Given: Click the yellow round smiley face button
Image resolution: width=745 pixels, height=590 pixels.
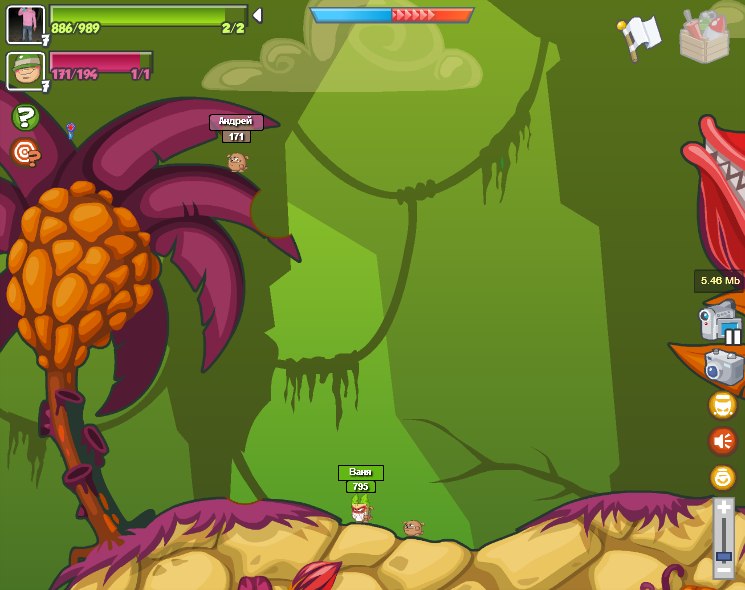Looking at the screenshot, I should click(x=722, y=477).
